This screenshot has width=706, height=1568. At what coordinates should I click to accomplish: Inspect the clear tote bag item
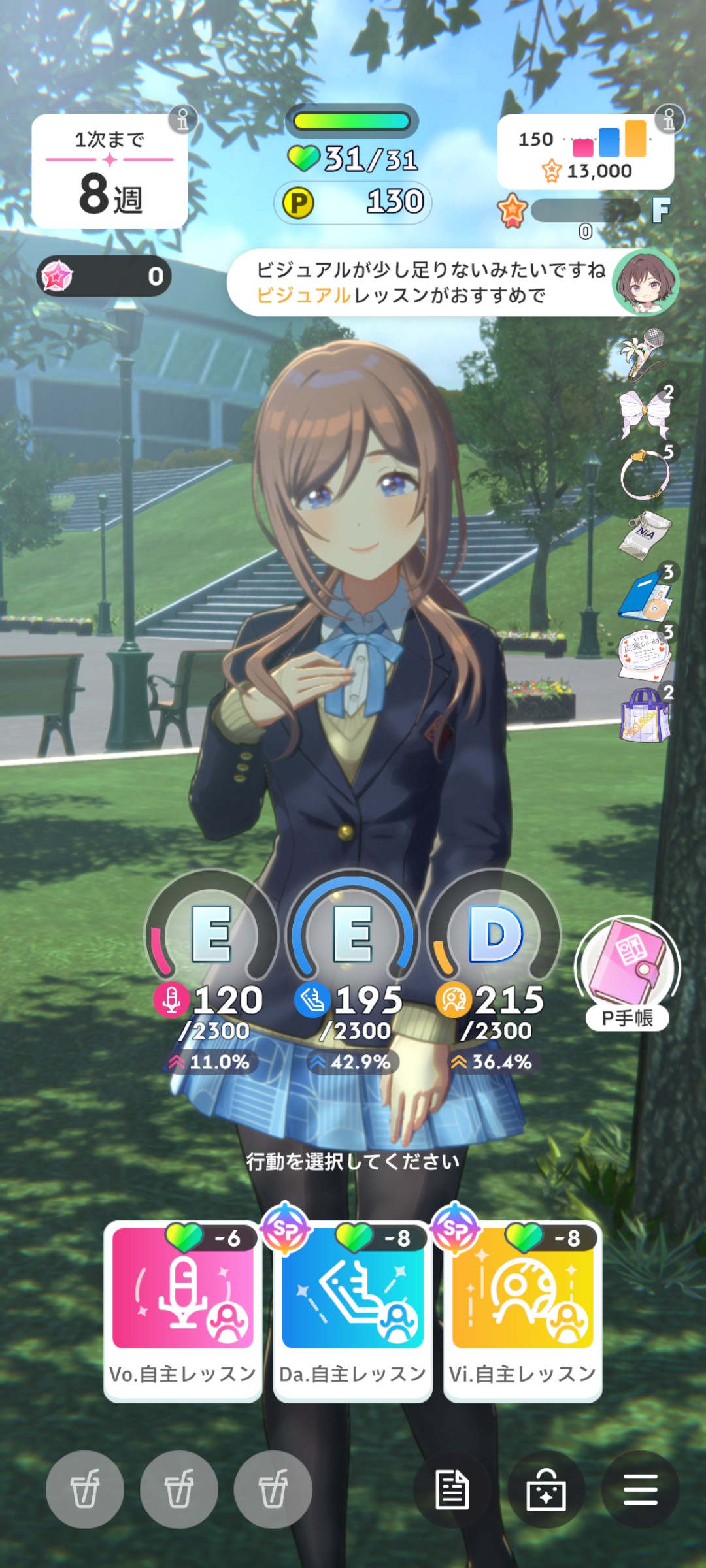tap(645, 715)
